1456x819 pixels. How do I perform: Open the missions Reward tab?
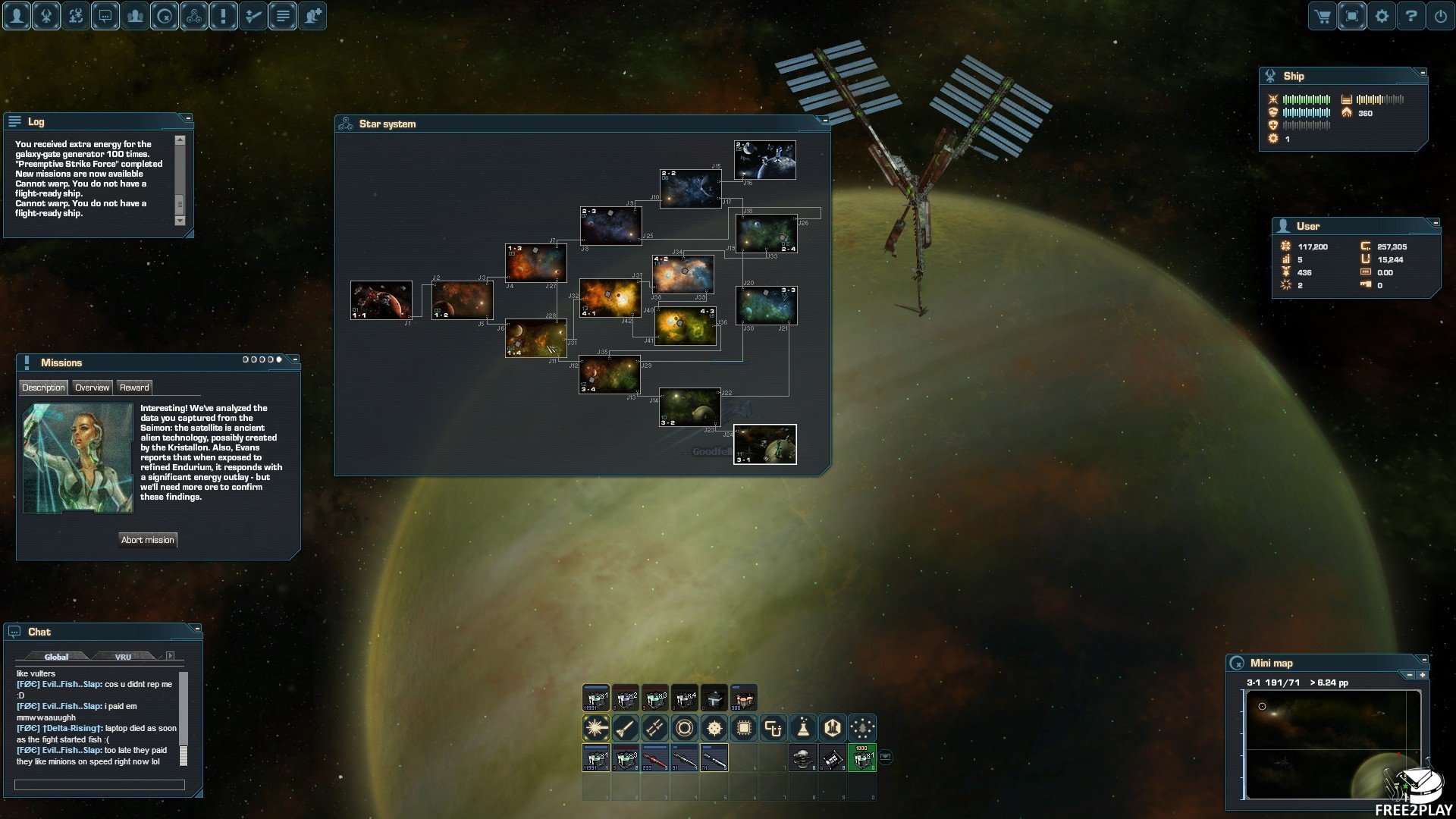pos(134,388)
